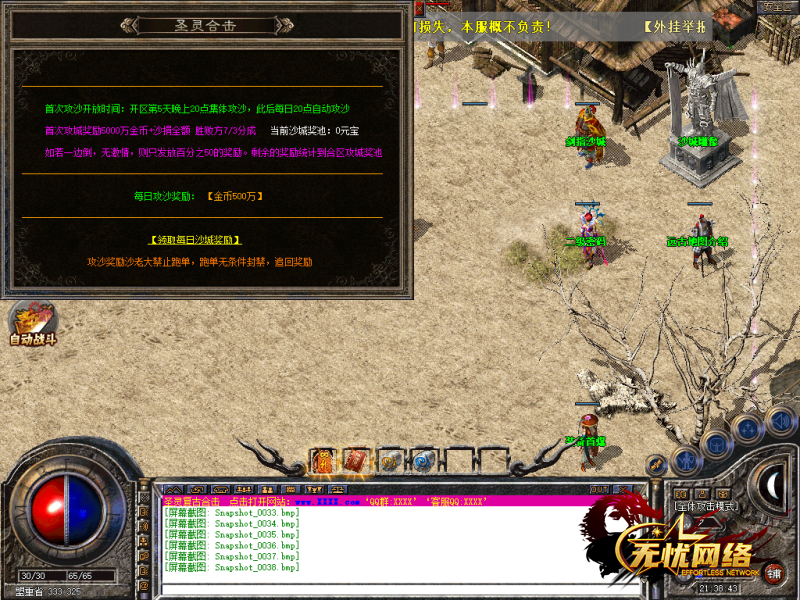Activate the blue swirl hotbar item
Image resolution: width=800 pixels, height=600 pixels.
click(422, 461)
